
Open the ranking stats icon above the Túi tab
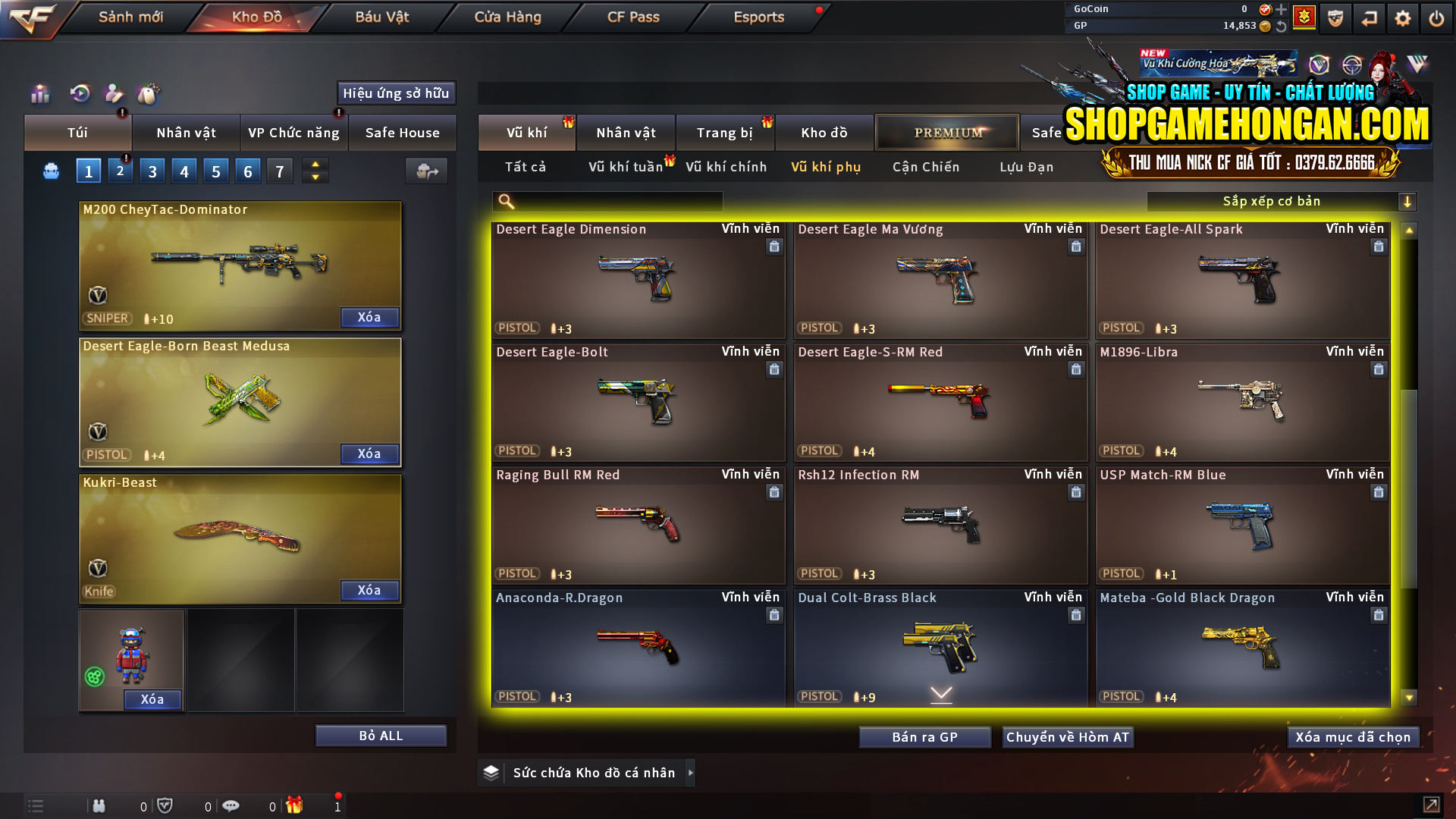[x=39, y=94]
